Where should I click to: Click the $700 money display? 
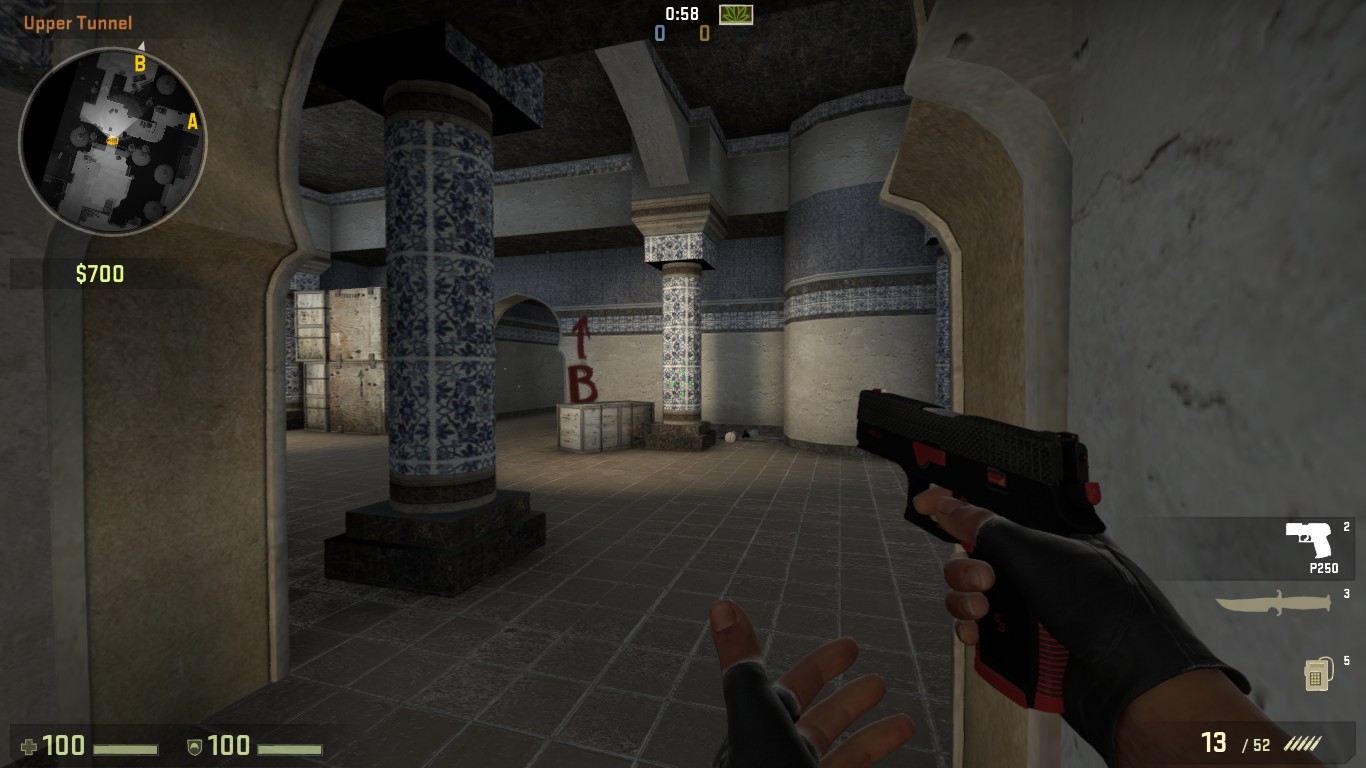coord(98,274)
